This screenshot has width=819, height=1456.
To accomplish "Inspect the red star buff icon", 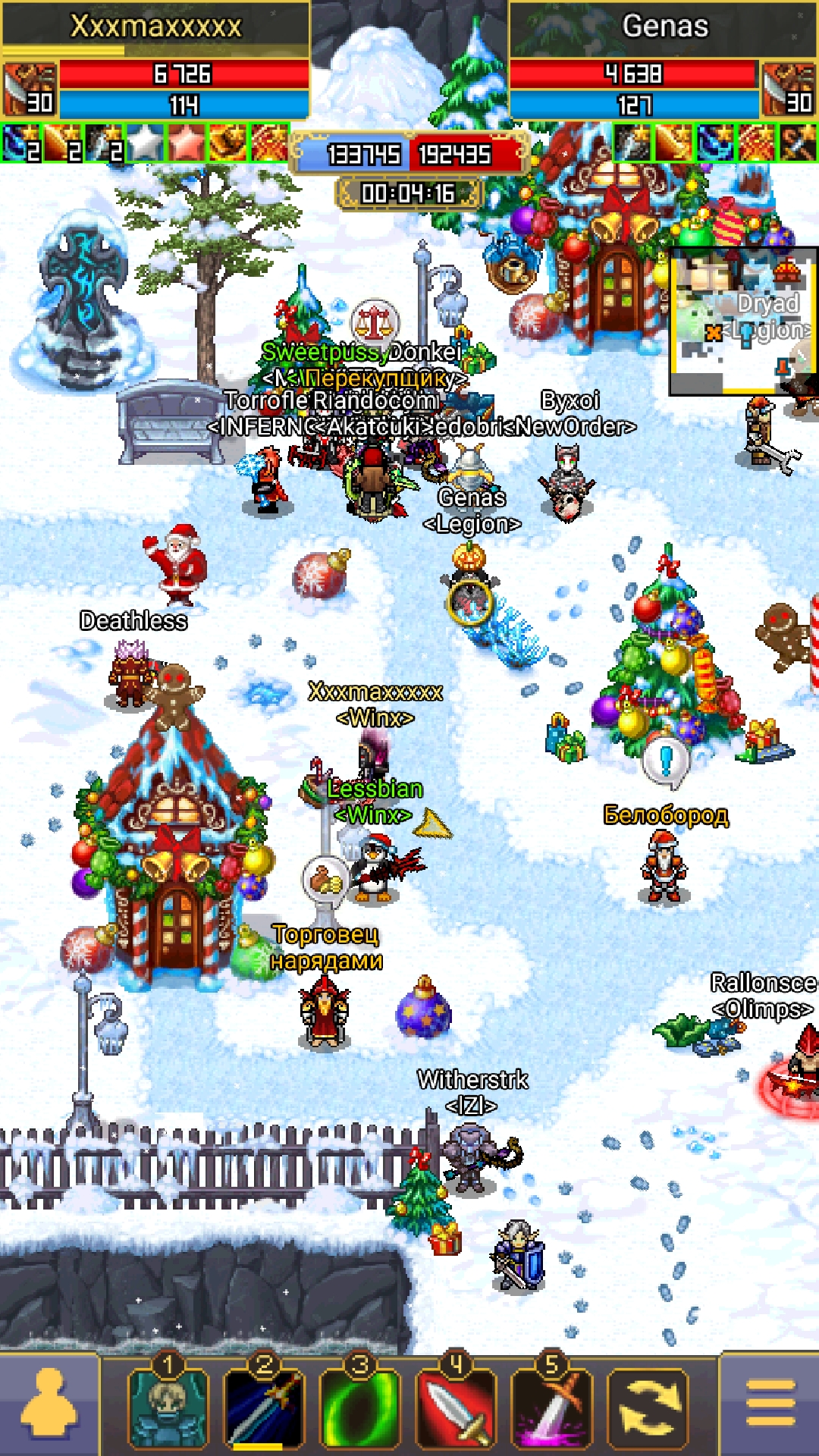I will pyautogui.click(x=186, y=143).
